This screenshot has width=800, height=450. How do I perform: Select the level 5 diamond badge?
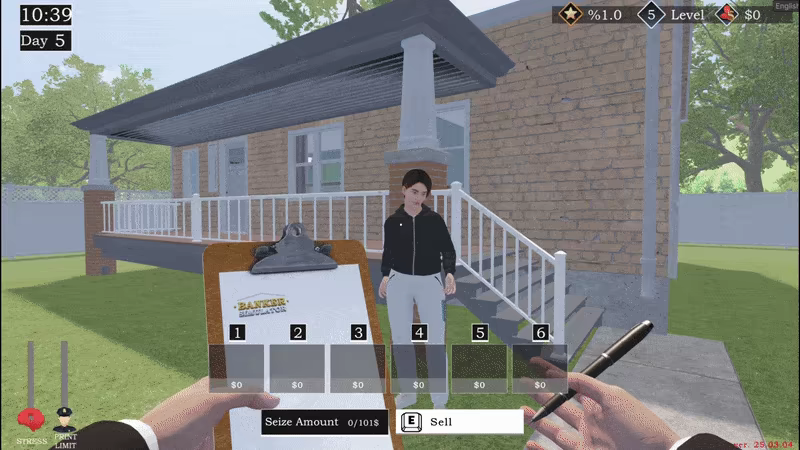pyautogui.click(x=652, y=16)
